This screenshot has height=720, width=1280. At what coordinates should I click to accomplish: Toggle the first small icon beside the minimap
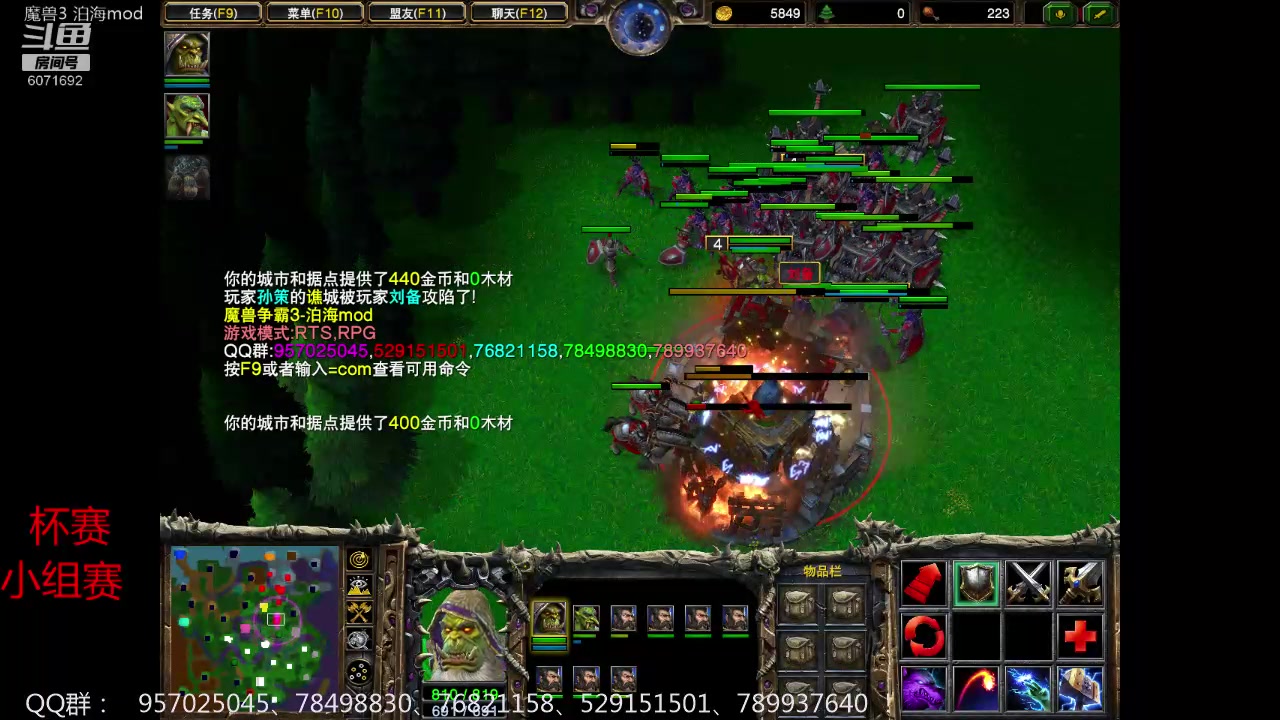(358, 559)
